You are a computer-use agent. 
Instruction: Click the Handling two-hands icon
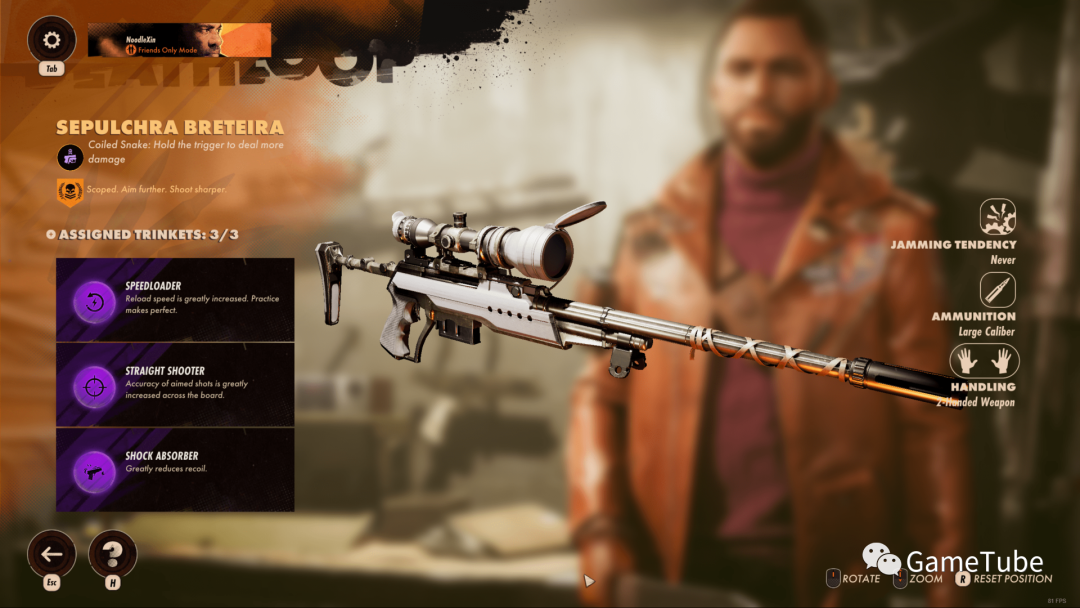[984, 361]
